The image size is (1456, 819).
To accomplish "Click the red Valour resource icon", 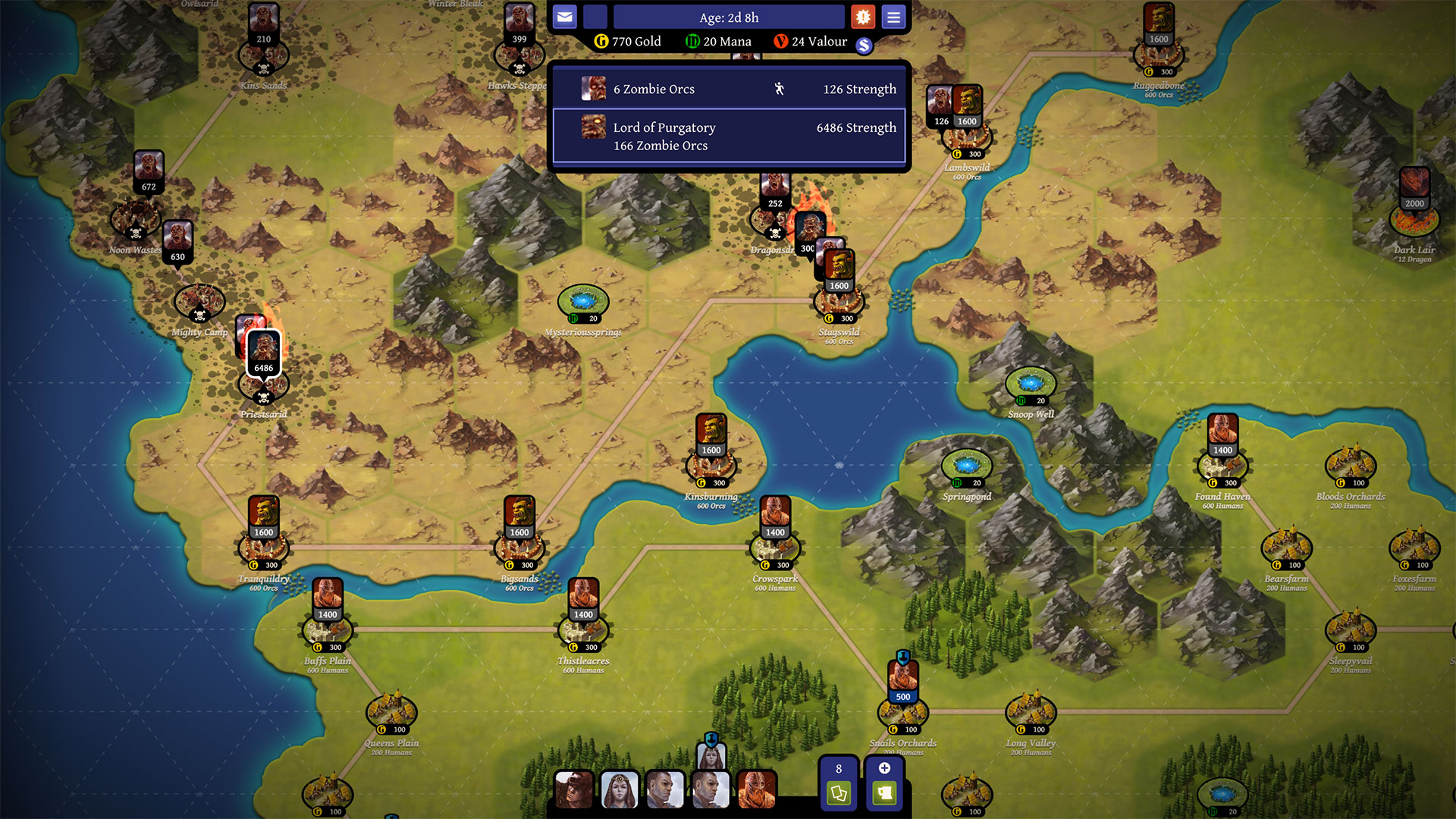I will tap(781, 41).
